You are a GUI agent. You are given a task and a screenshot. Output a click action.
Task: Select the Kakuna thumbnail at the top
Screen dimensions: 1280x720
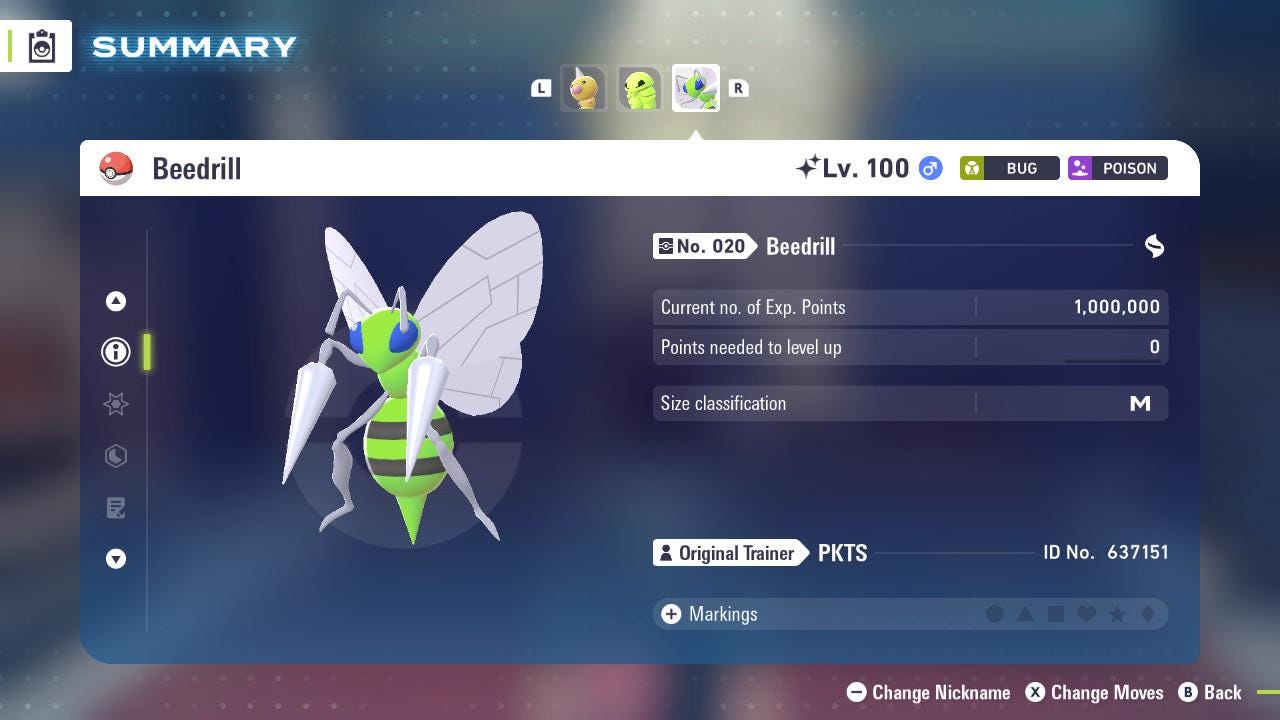click(640, 88)
